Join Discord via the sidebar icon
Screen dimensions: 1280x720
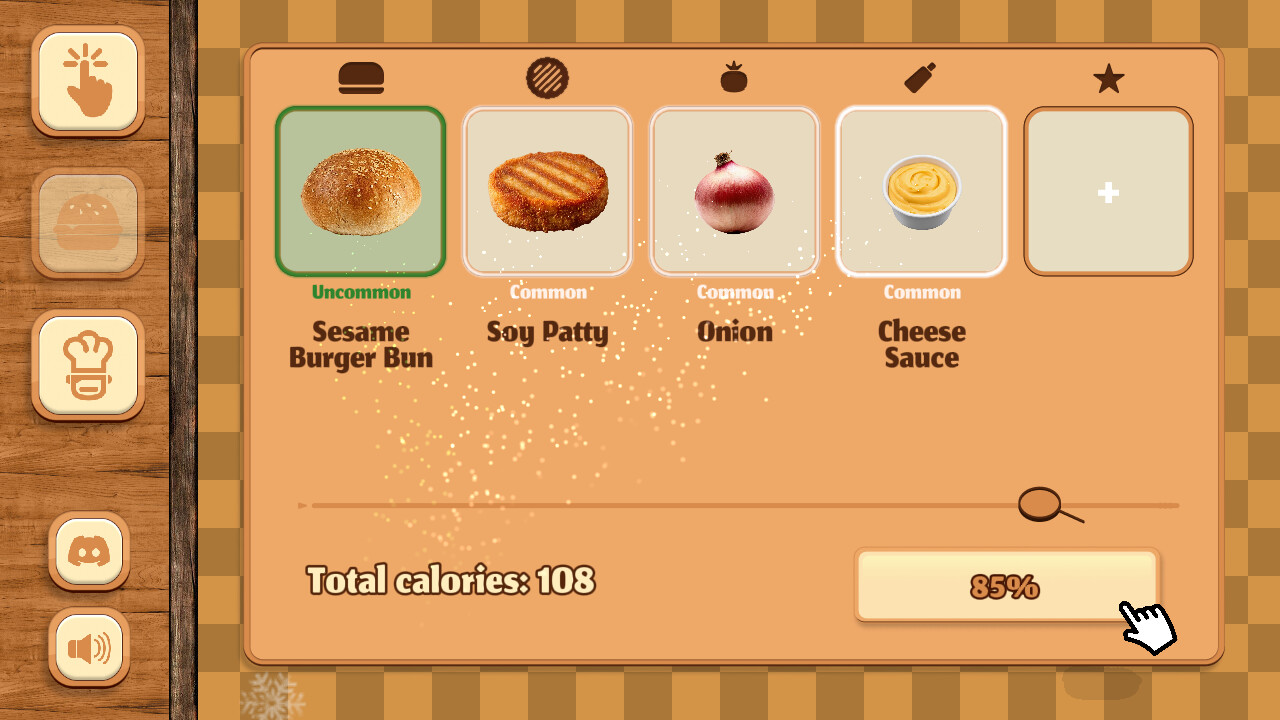(x=88, y=549)
